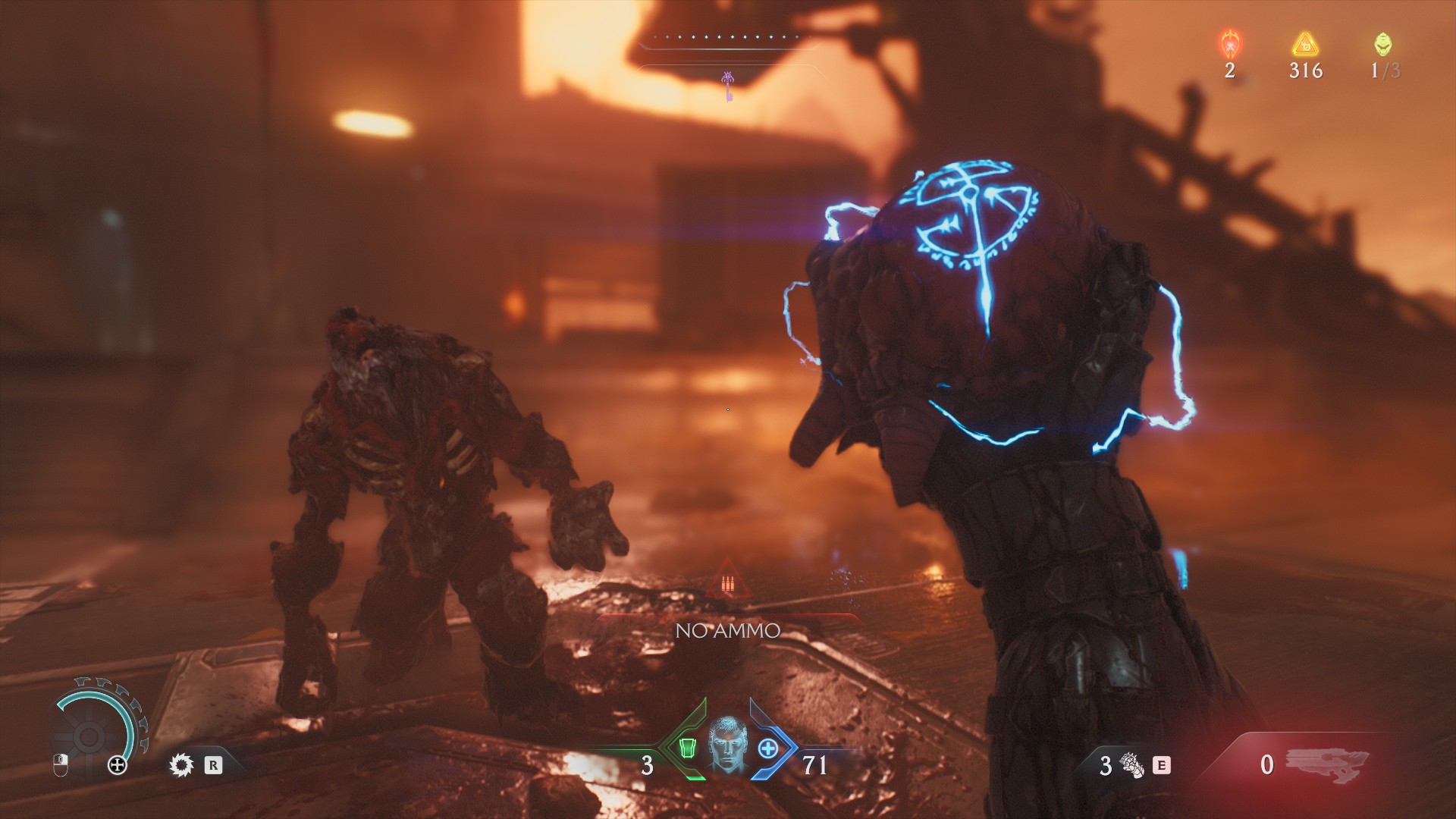Select the green armor icon
The height and width of the screenshot is (819, 1456).
687,748
